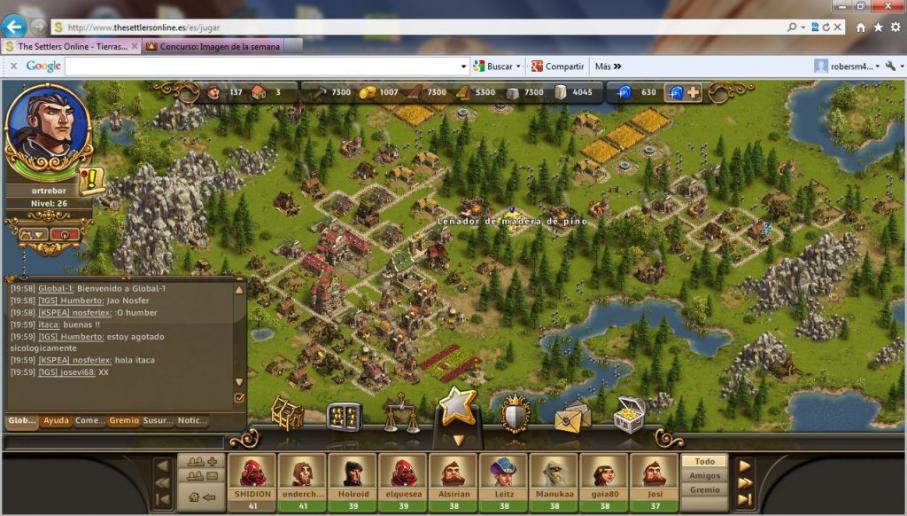Open the mail envelope icon

coord(572,415)
